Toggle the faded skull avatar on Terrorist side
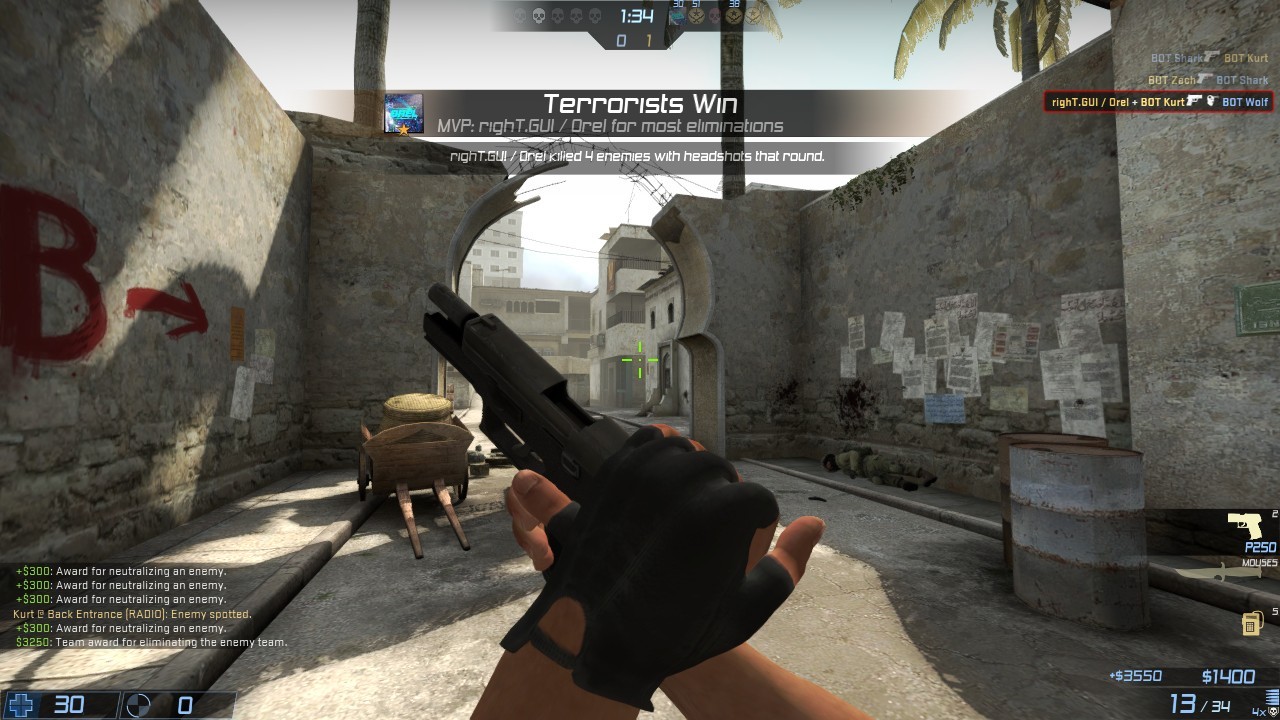The height and width of the screenshot is (720, 1280). (x=715, y=15)
